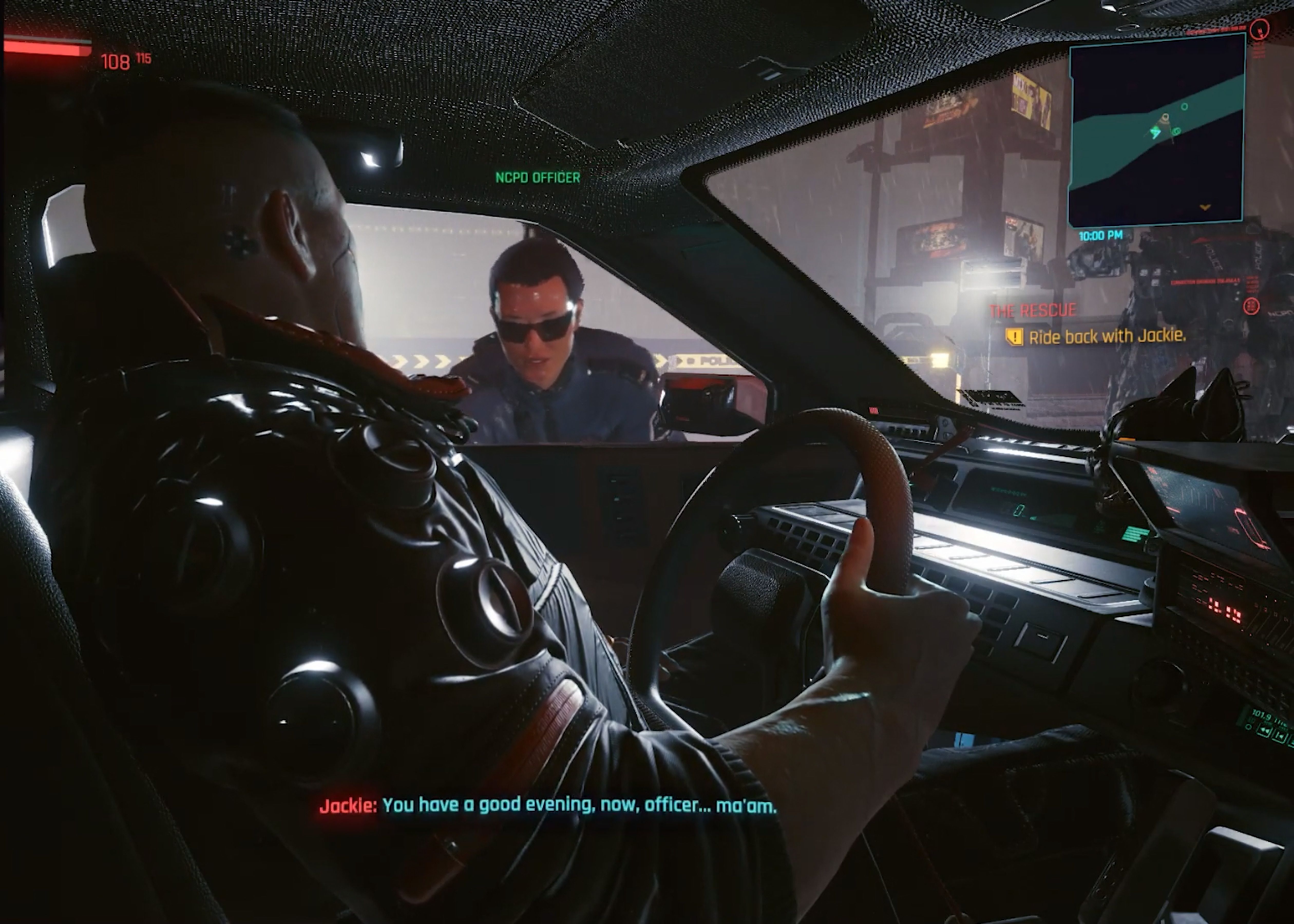Click the red circular icon below the minimap
Image resolution: width=1294 pixels, height=924 pixels.
(1251, 307)
